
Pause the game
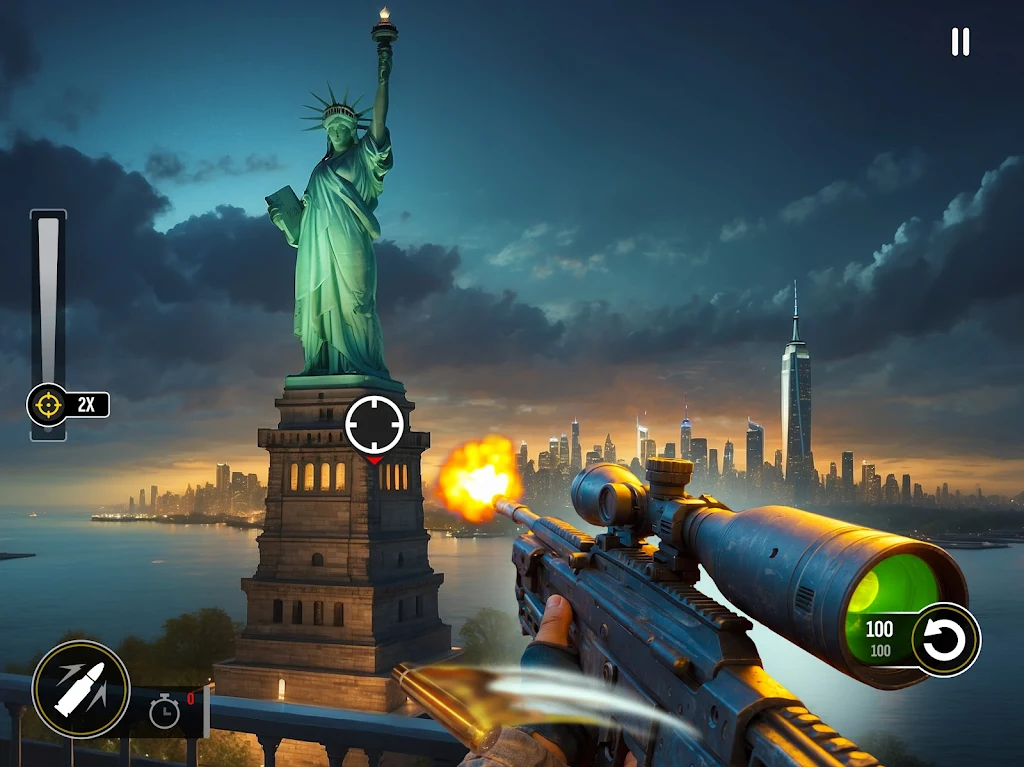960,42
